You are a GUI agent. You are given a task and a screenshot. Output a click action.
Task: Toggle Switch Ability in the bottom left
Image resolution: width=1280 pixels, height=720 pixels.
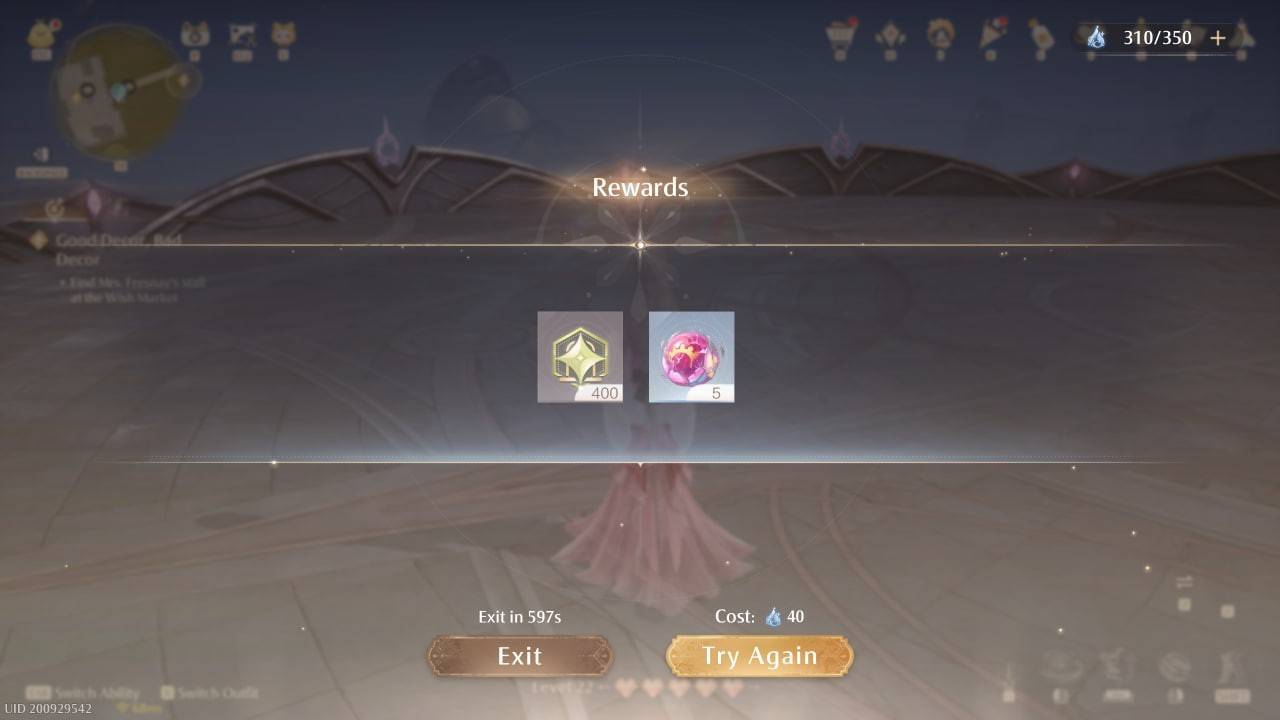point(85,691)
